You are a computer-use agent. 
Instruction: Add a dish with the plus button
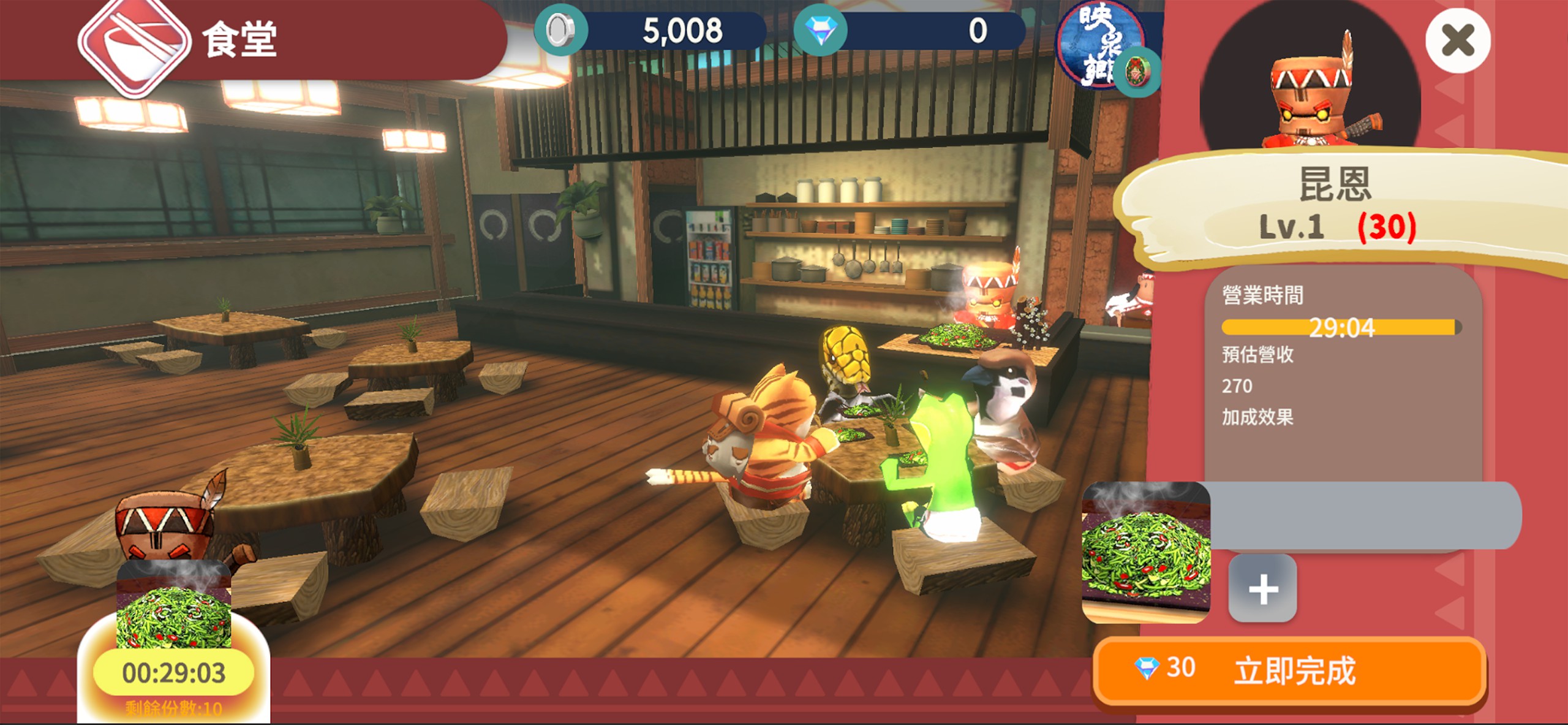click(x=1262, y=589)
